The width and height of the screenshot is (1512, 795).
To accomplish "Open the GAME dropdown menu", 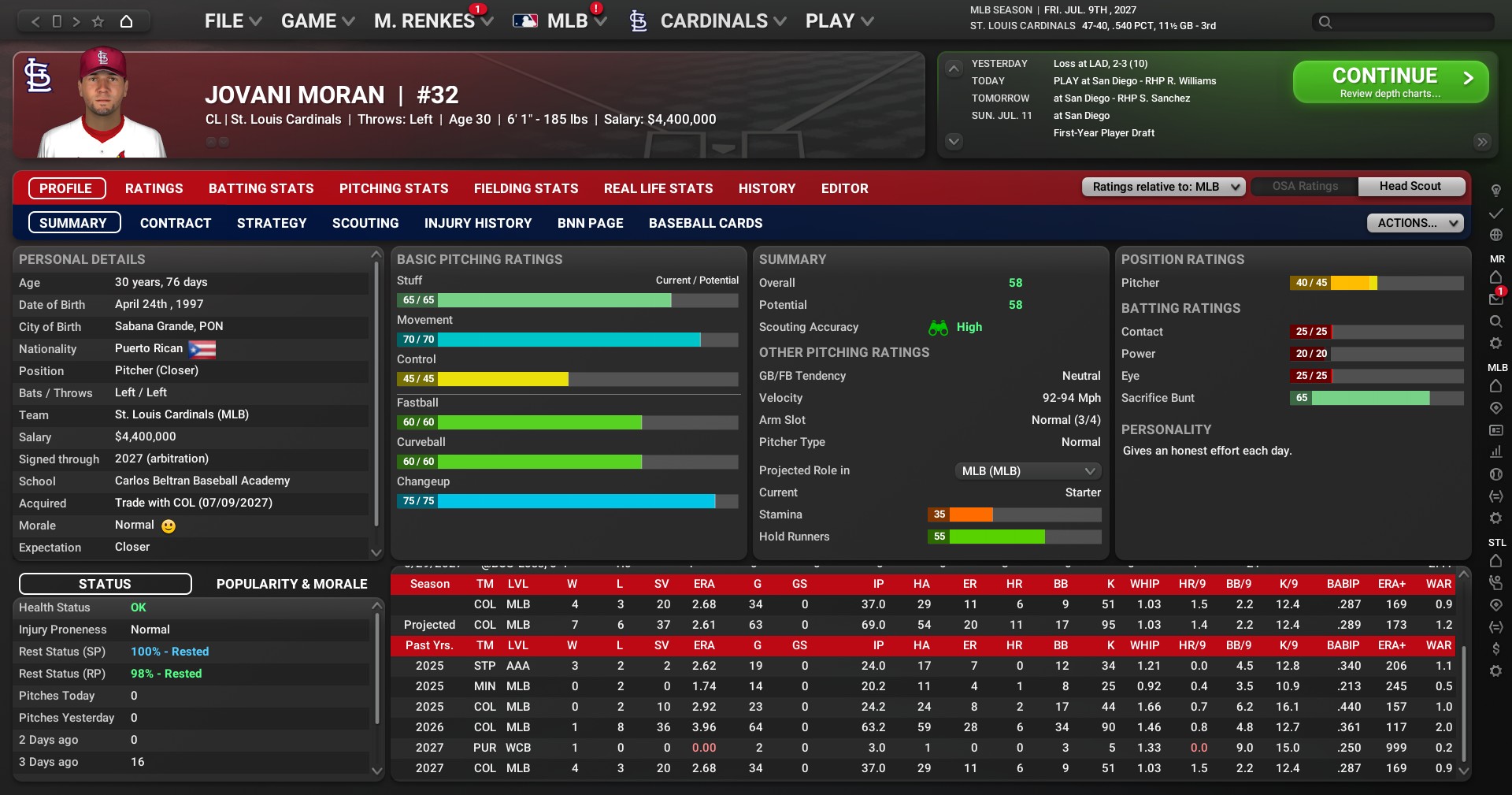I will pyautogui.click(x=317, y=21).
